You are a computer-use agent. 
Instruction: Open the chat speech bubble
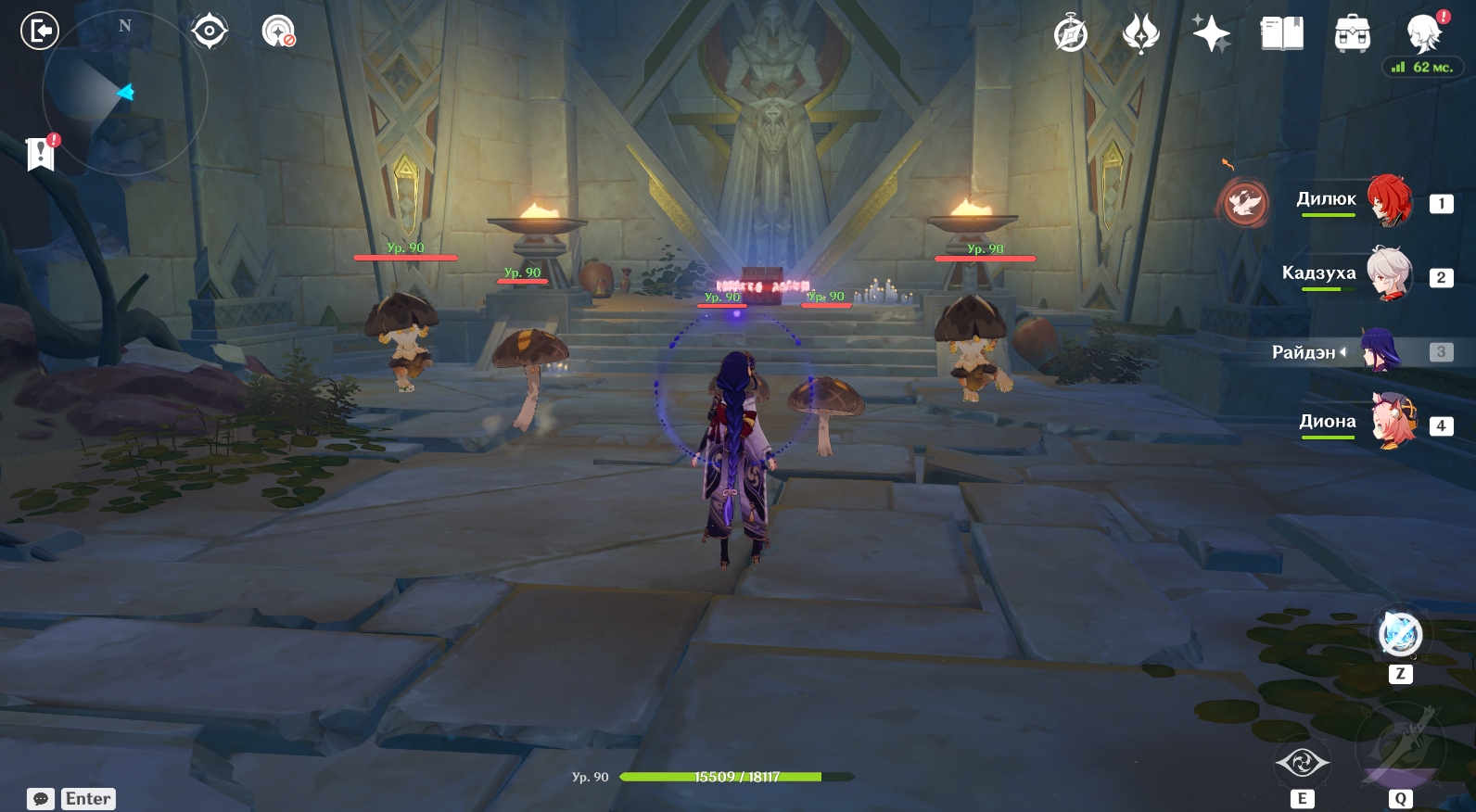coord(41,799)
